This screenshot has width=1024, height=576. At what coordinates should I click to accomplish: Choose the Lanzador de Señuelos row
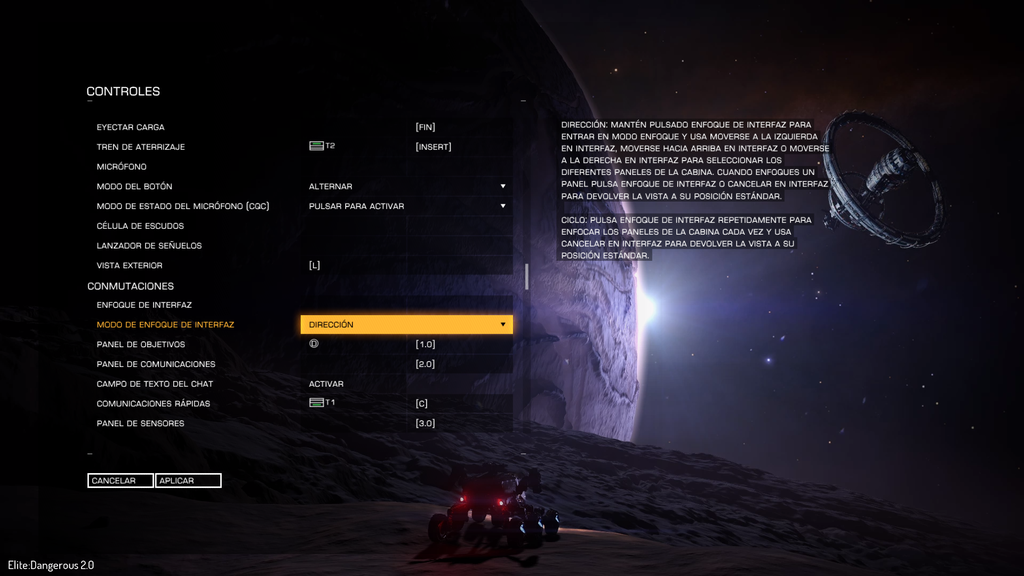[x=149, y=246]
